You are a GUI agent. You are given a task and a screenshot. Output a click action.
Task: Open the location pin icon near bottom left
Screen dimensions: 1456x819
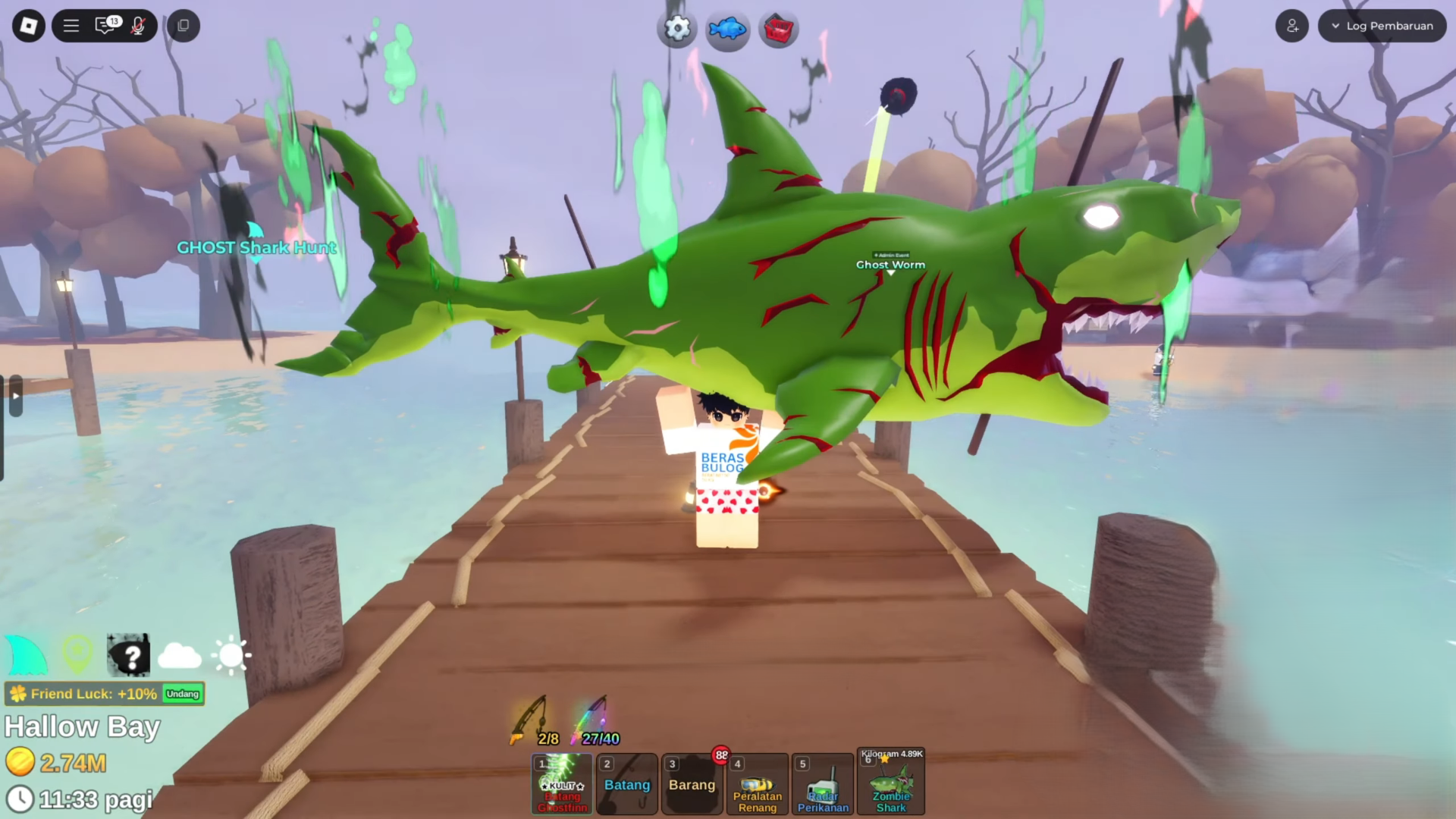[x=77, y=654]
